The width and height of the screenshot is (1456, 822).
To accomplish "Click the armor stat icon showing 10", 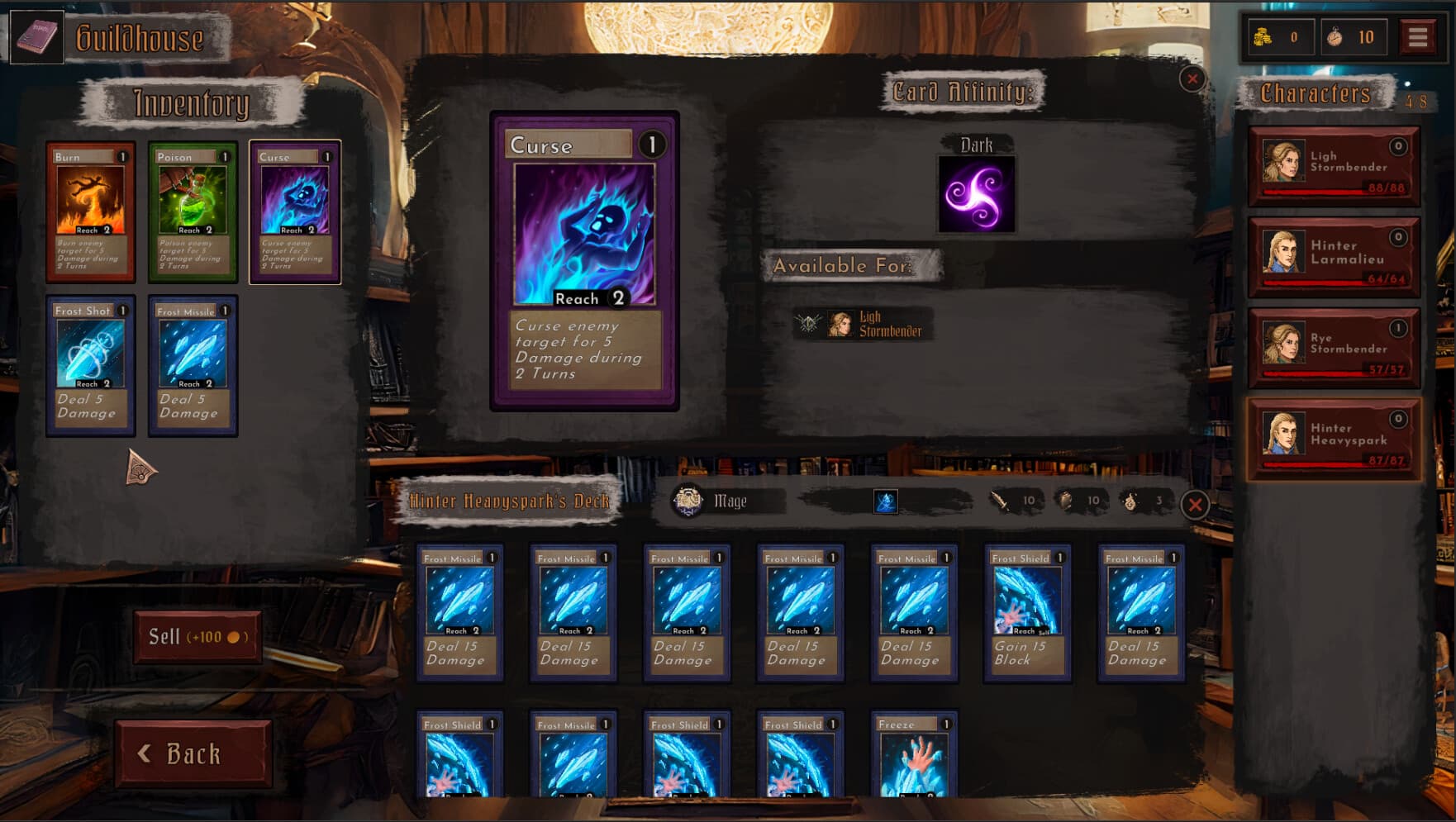I will pos(1066,500).
